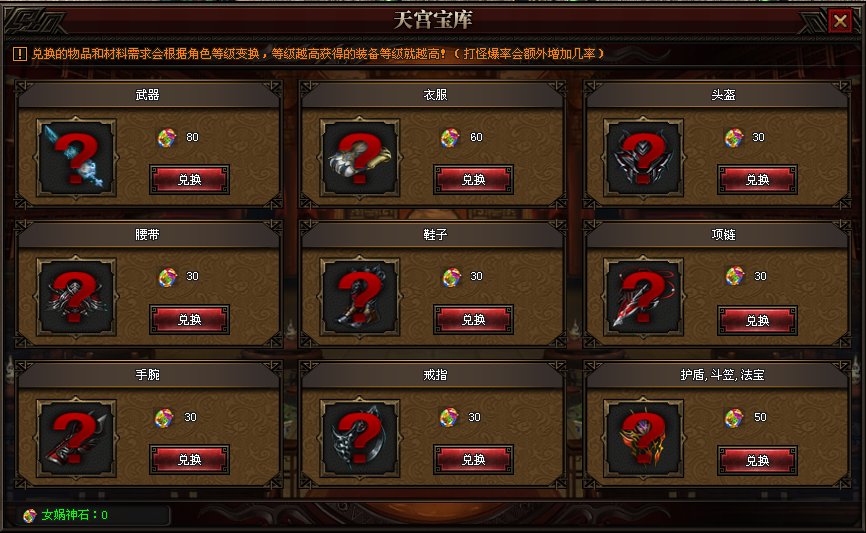The image size is (866, 533).
Task: Click the 手腕 bracer mystery icon
Action: pyautogui.click(x=76, y=439)
